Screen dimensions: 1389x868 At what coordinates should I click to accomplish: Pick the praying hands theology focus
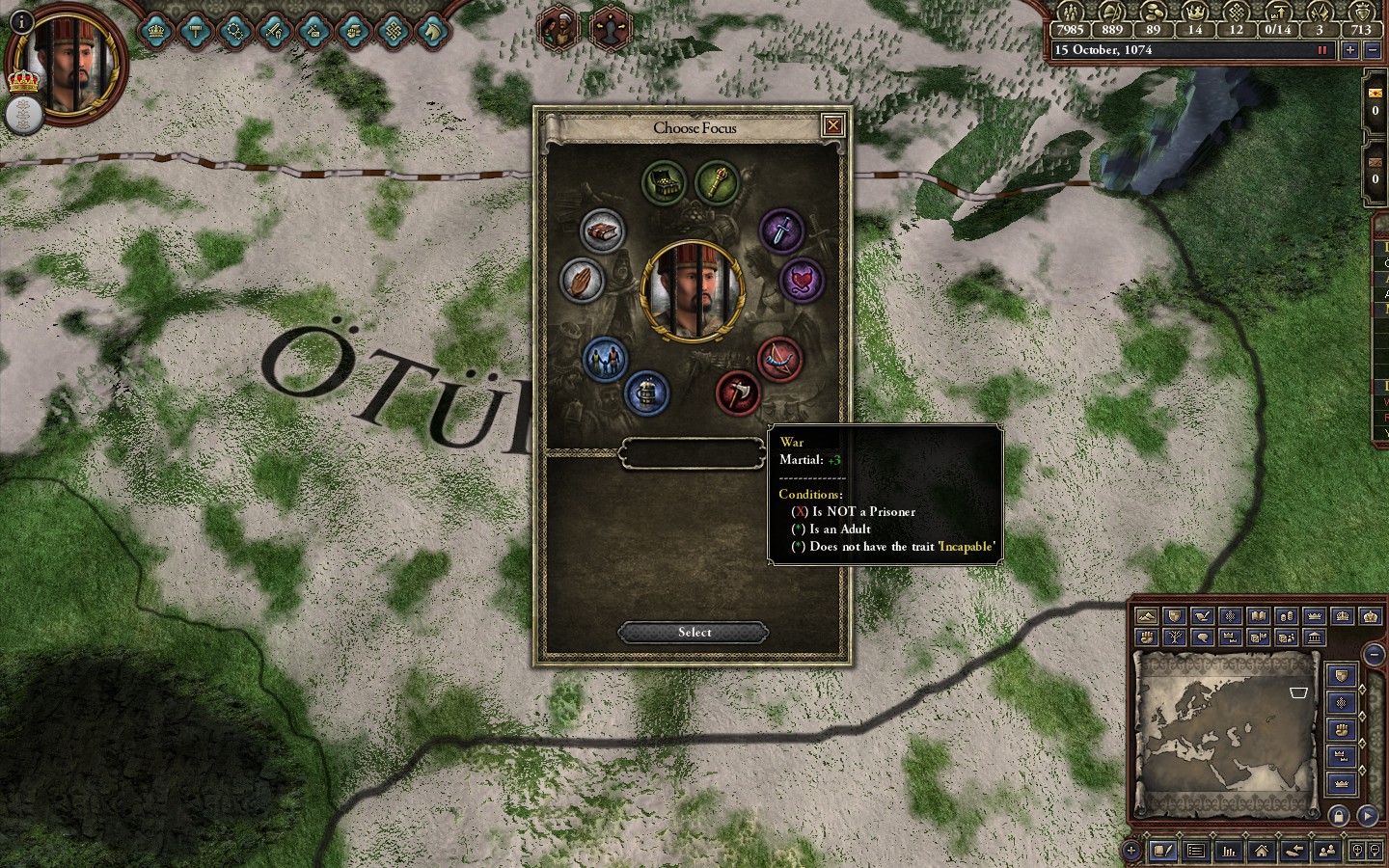(x=582, y=282)
